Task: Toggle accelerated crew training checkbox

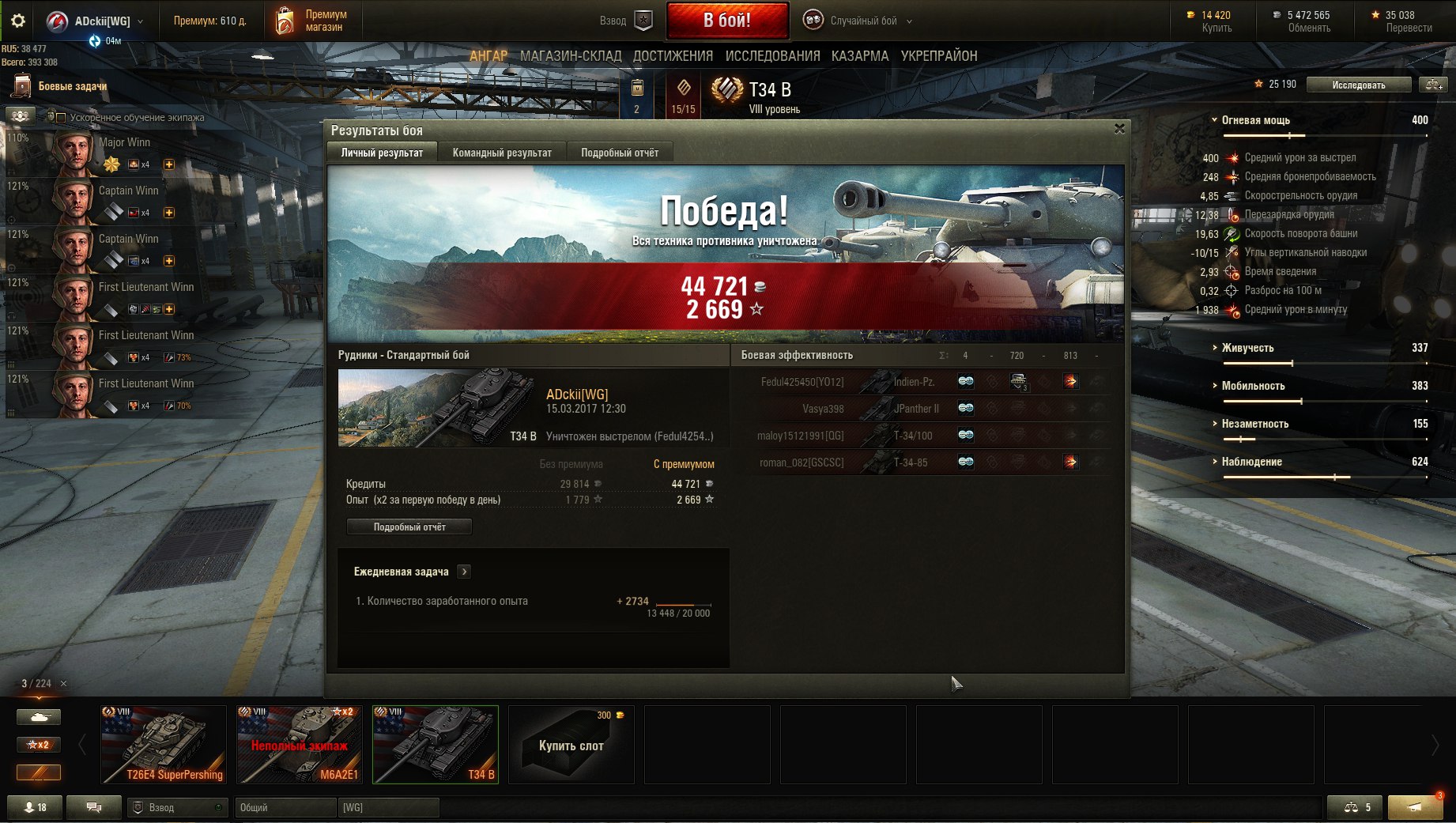Action: pos(61,118)
